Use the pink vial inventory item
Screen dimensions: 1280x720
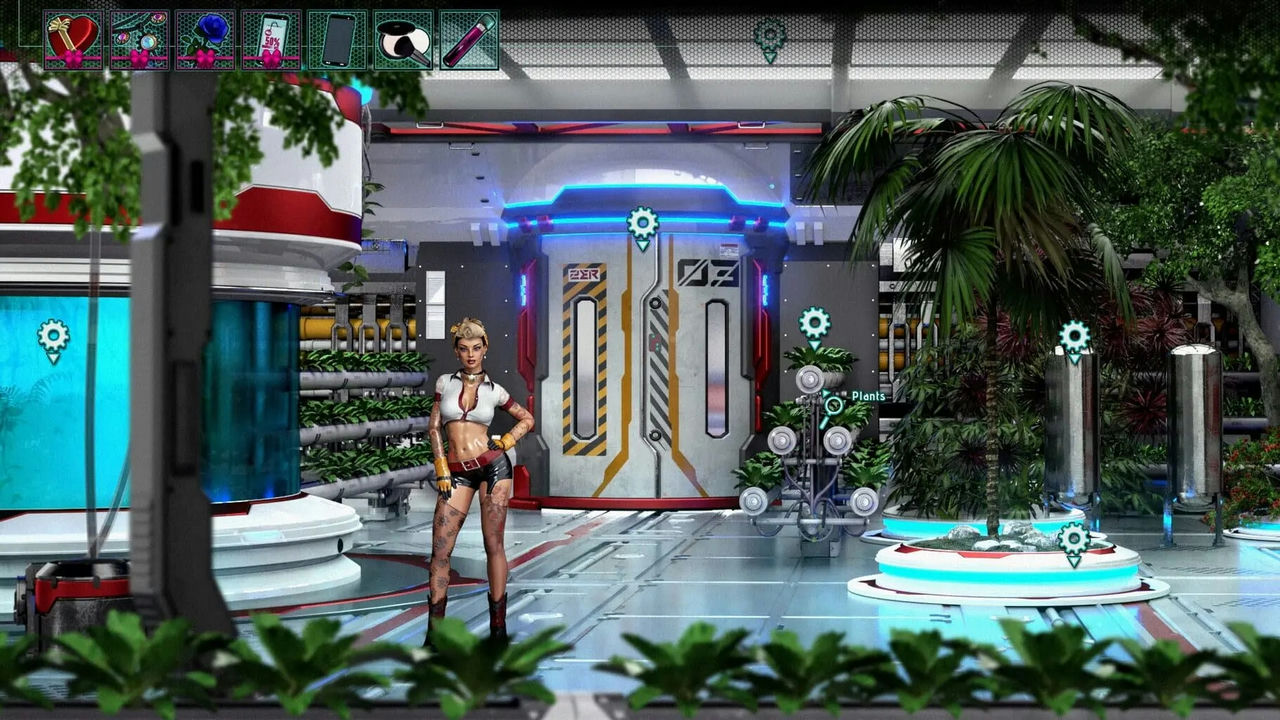tap(469, 40)
